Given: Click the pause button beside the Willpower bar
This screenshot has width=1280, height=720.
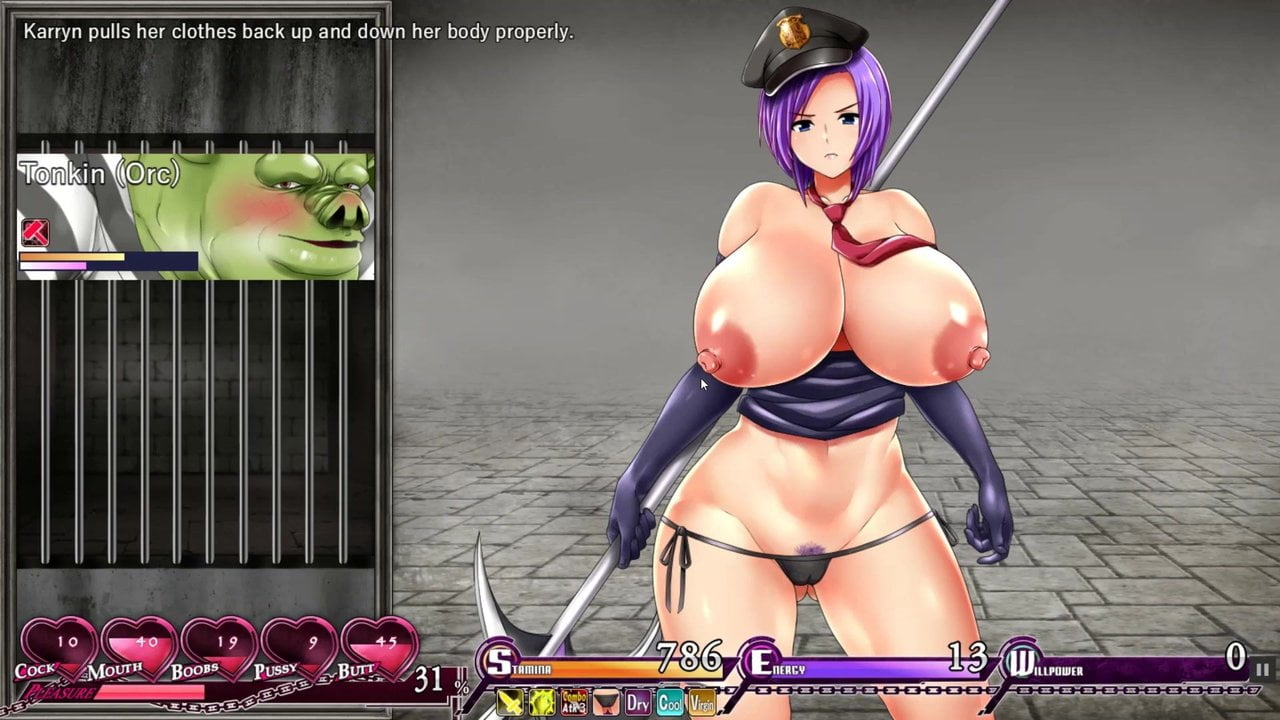Looking at the screenshot, I should [1262, 669].
